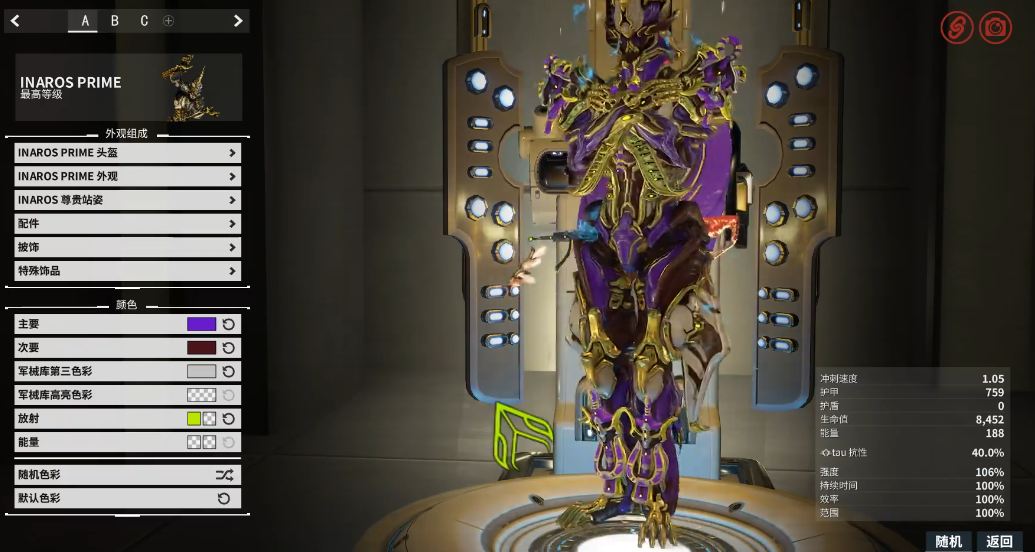Image resolution: width=1035 pixels, height=552 pixels.
Task: Select the grey 军械库第三色彩 tertiary swatch
Action: click(x=201, y=371)
